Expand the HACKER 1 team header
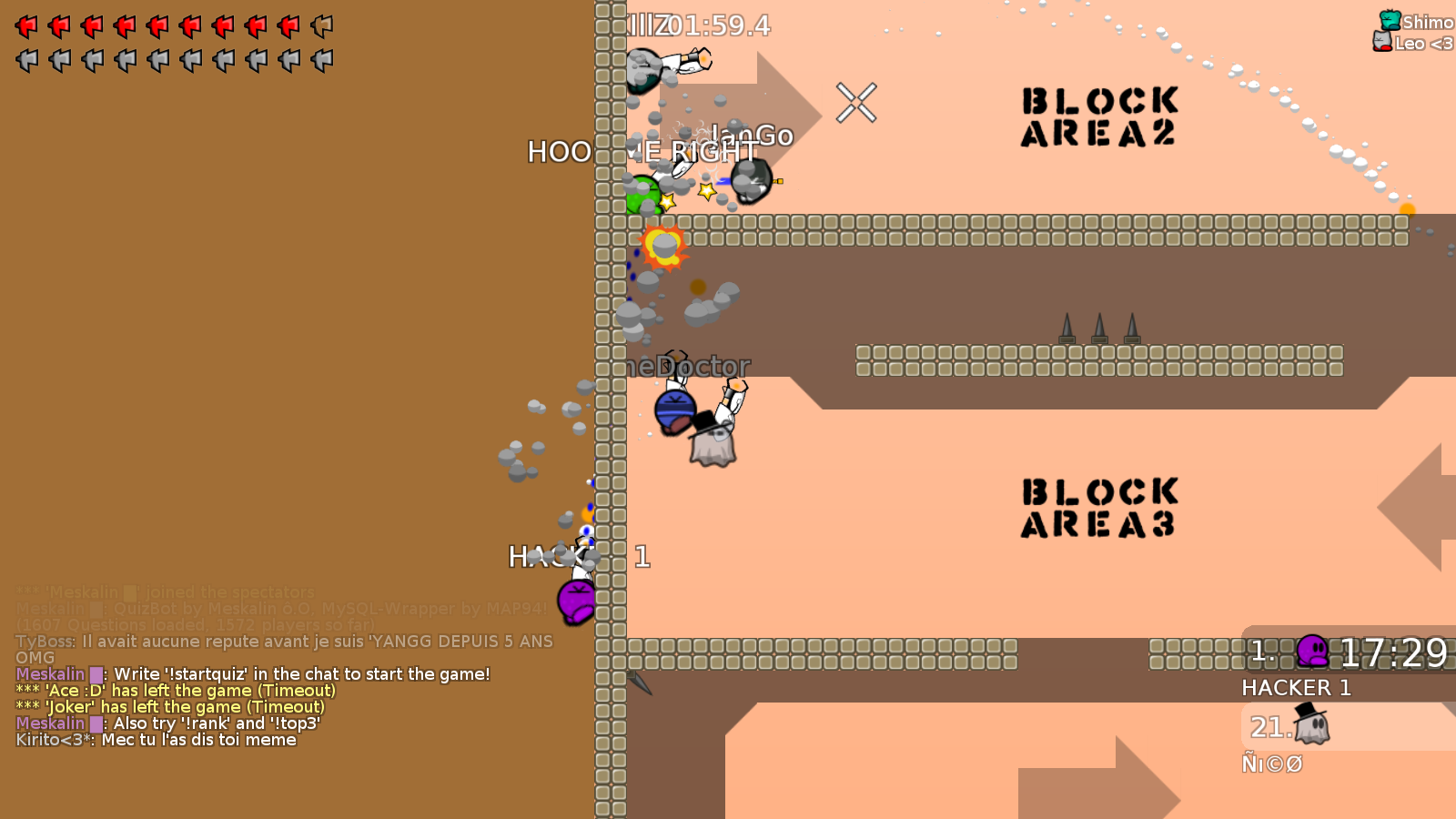Screen dimensions: 1456x819 (x=1297, y=689)
